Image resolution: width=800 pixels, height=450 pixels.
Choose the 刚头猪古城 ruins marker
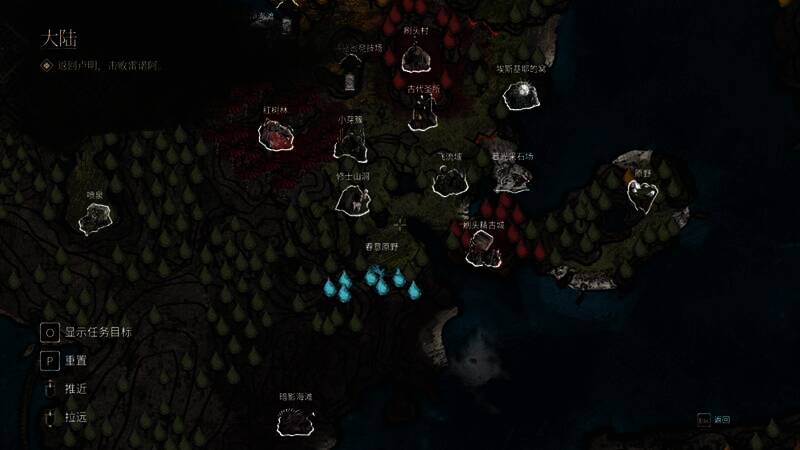coord(484,249)
